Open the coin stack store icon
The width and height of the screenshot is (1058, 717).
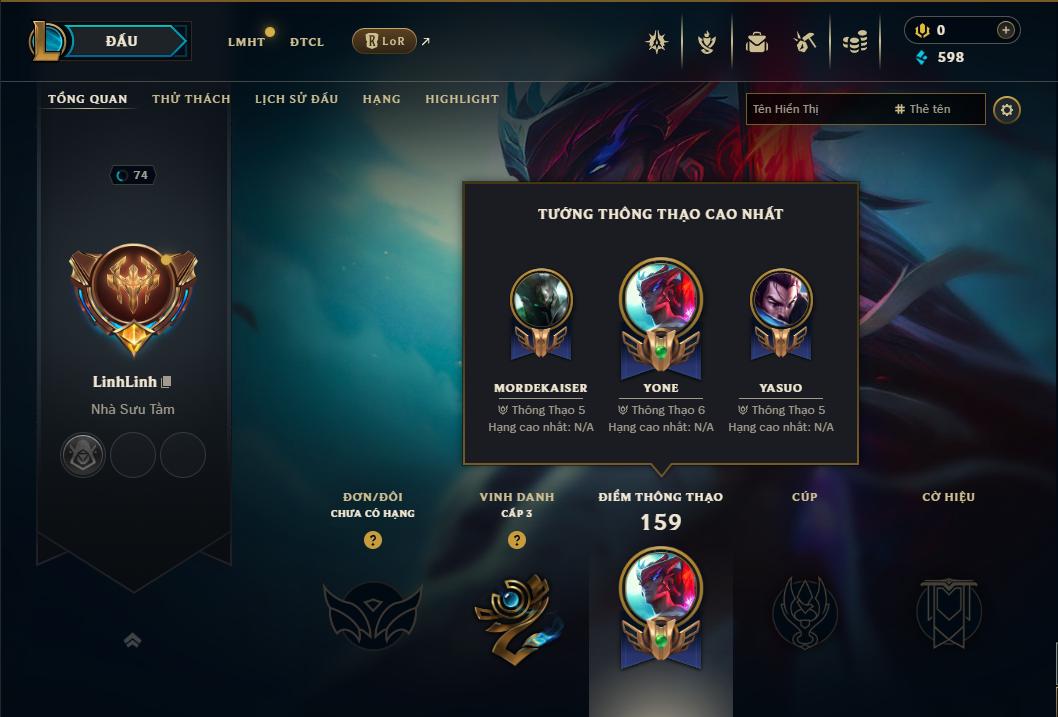pyautogui.click(x=854, y=42)
